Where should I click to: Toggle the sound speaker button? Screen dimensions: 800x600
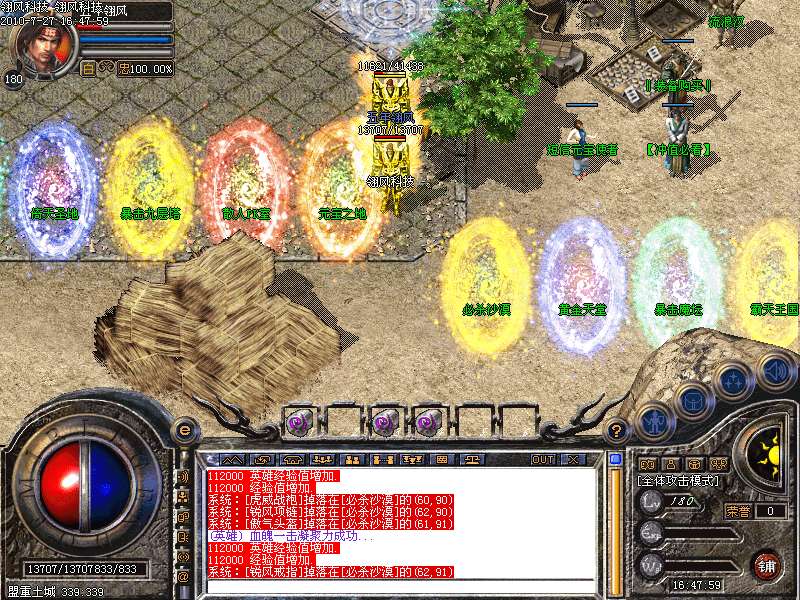tap(776, 371)
